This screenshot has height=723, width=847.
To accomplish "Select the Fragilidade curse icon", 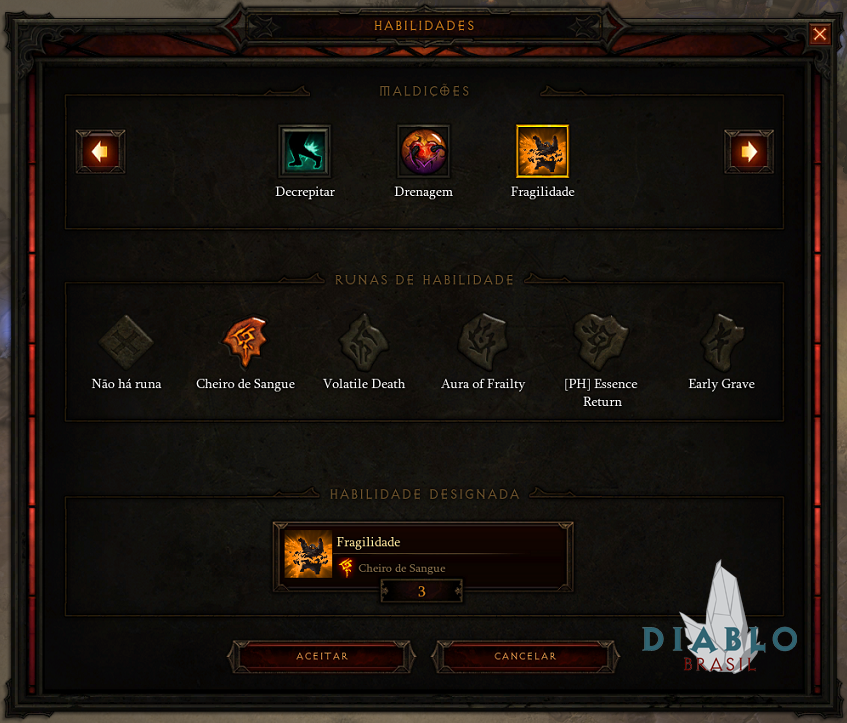I will click(542, 151).
